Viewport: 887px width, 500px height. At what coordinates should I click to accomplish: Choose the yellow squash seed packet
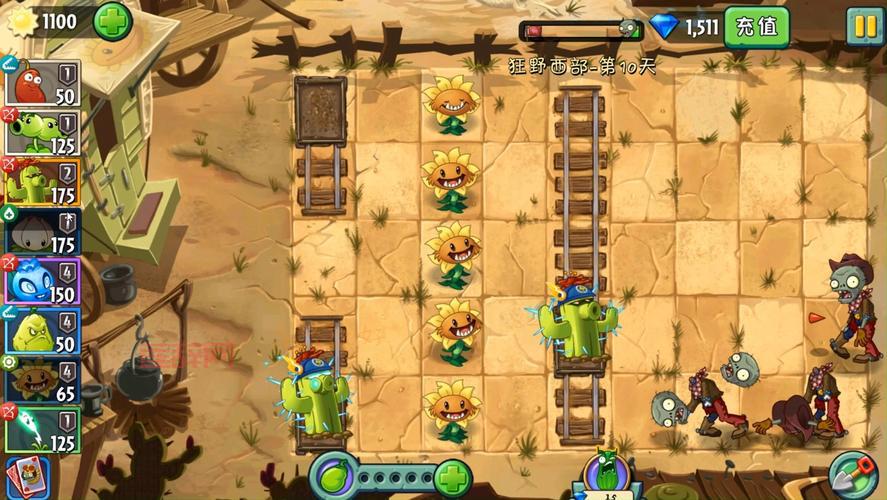[42, 331]
